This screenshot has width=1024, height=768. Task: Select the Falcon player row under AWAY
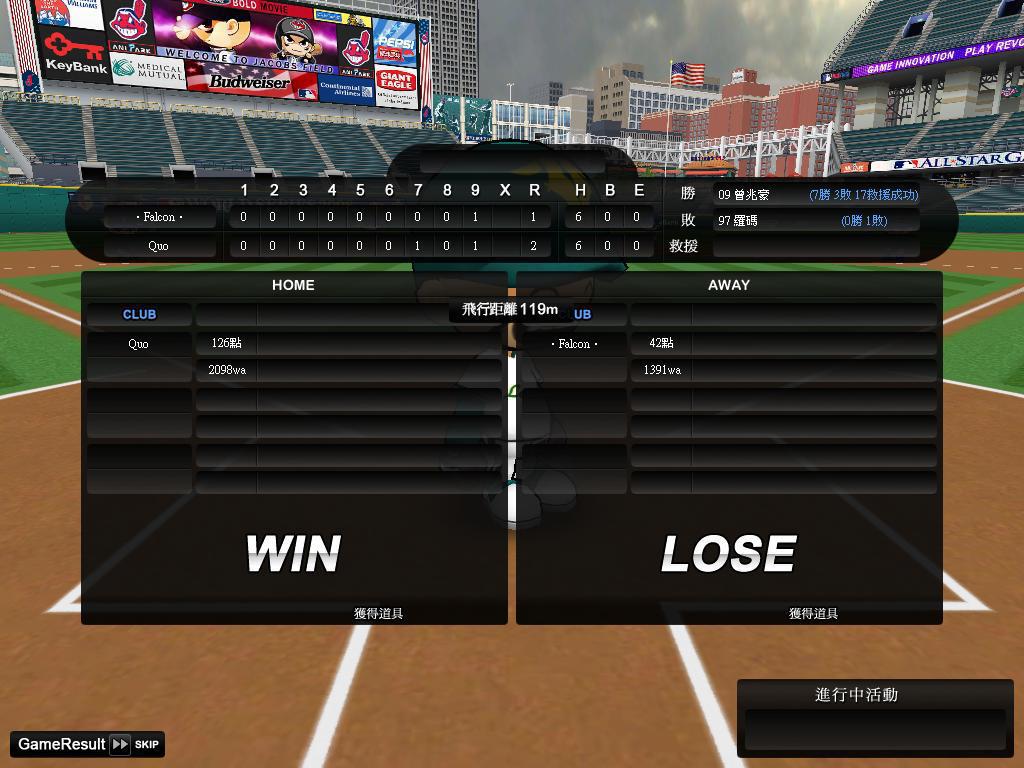point(728,343)
